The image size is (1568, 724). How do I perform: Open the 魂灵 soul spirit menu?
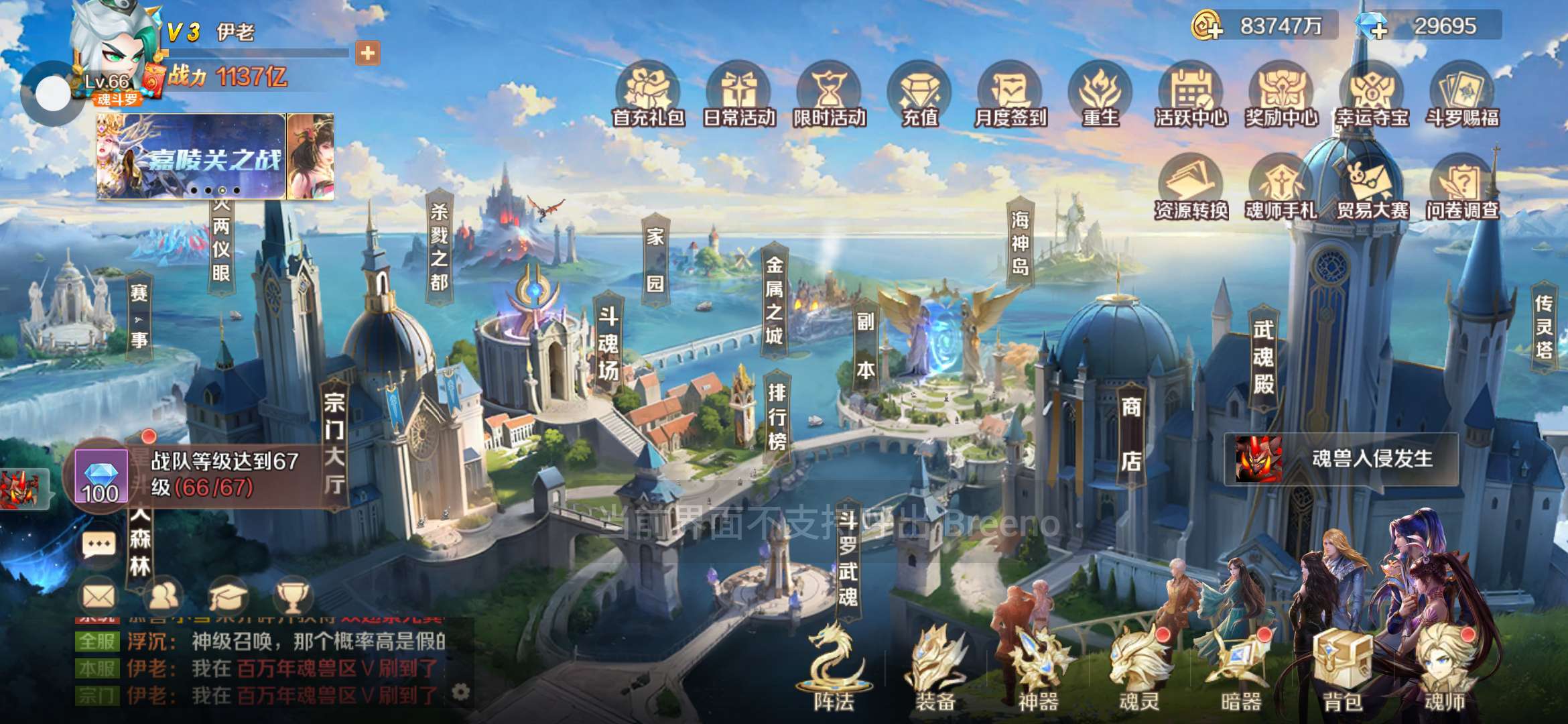1138,670
